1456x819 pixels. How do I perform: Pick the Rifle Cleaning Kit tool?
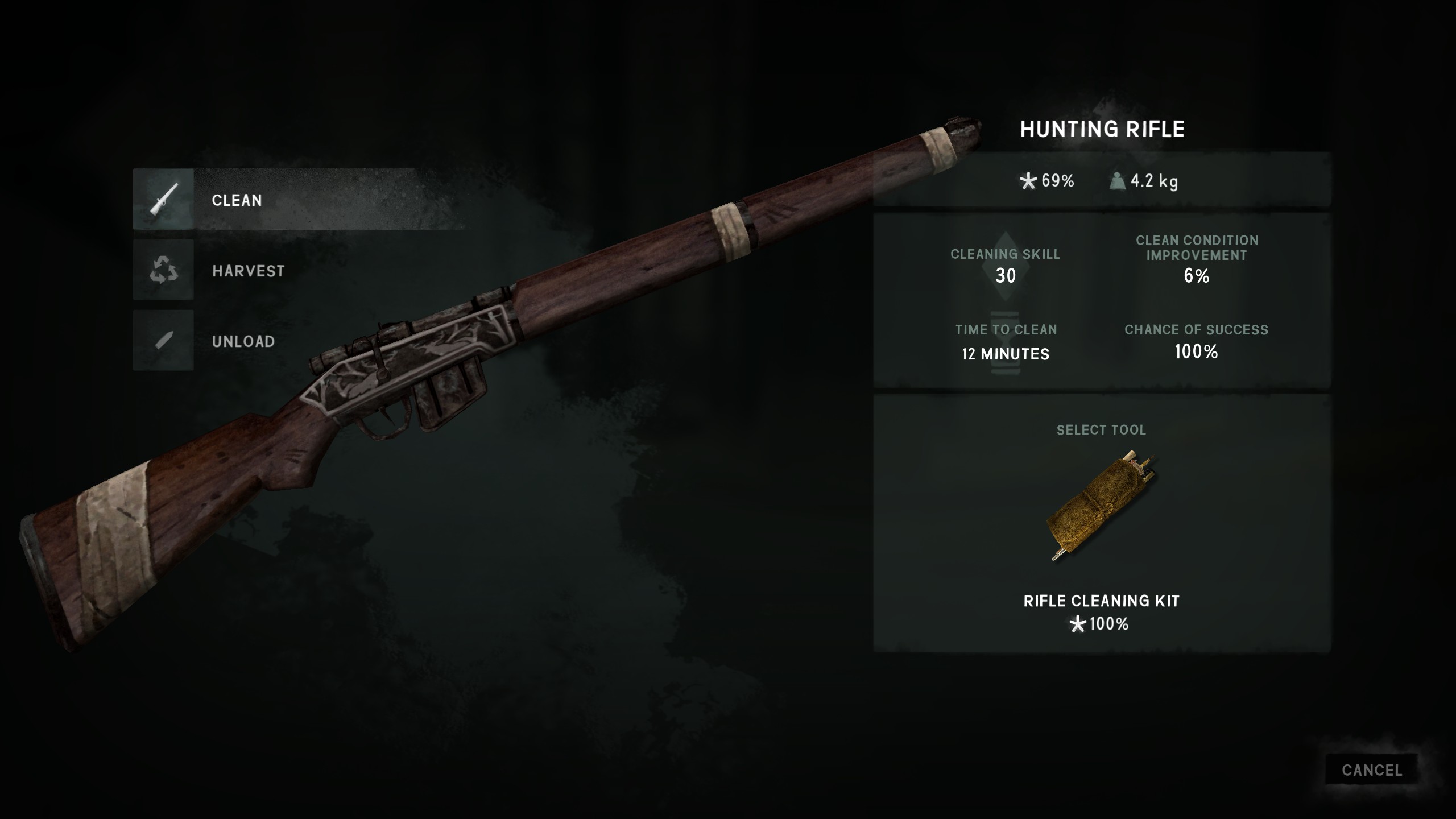[1101, 506]
